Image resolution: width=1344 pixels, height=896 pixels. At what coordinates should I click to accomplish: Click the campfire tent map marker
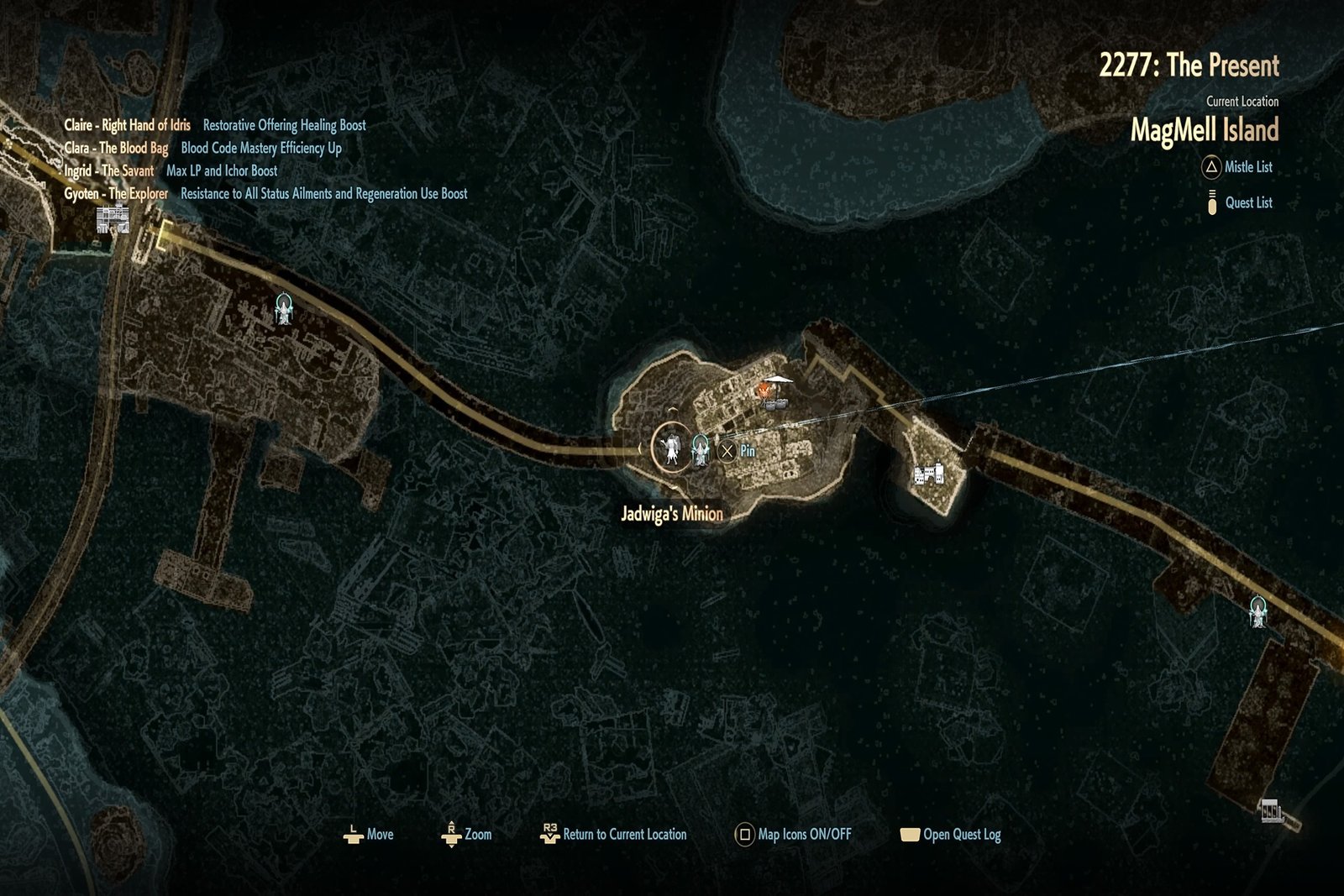[x=775, y=393]
